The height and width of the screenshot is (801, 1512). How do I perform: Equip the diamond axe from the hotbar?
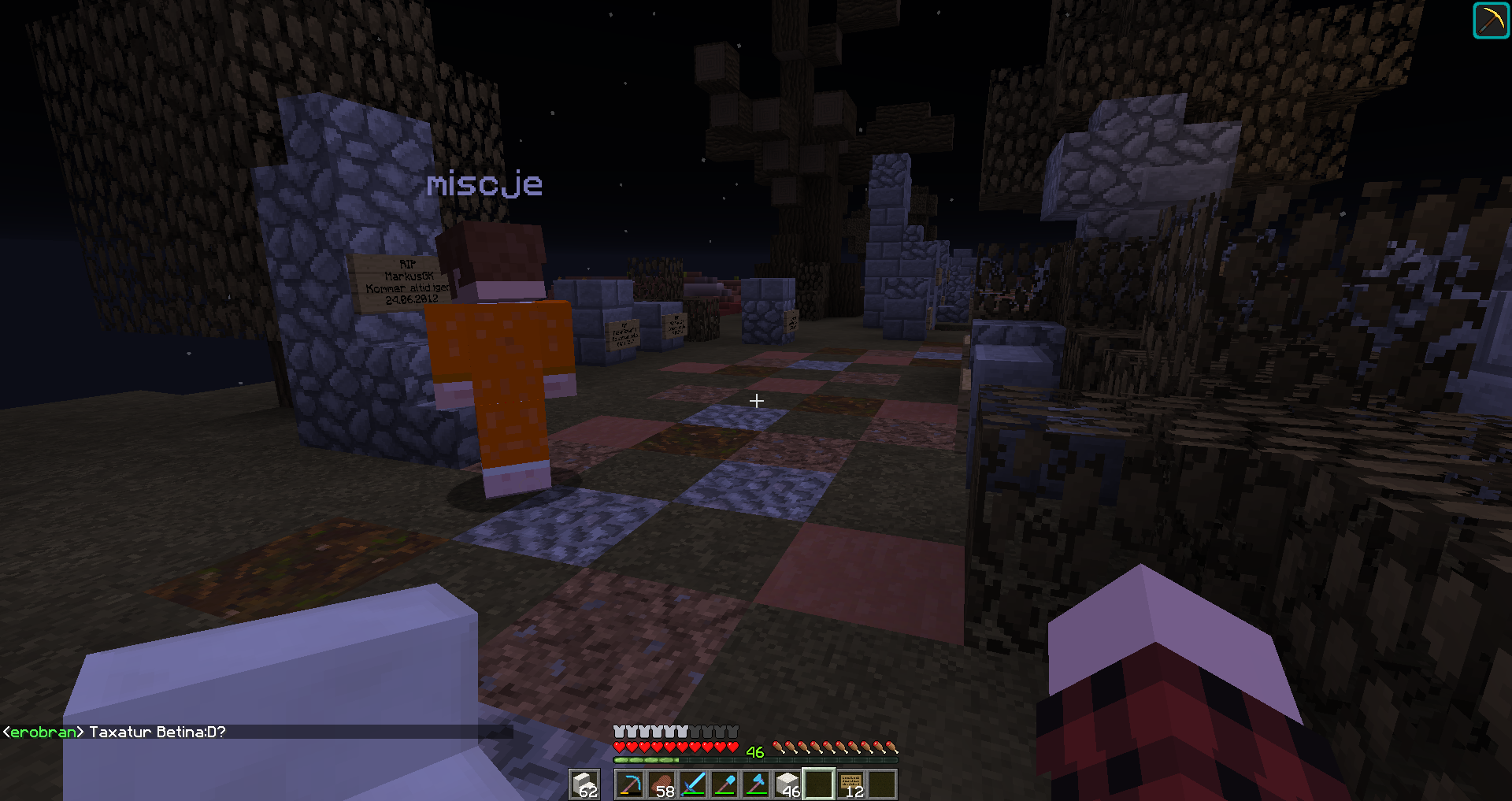coord(756,784)
